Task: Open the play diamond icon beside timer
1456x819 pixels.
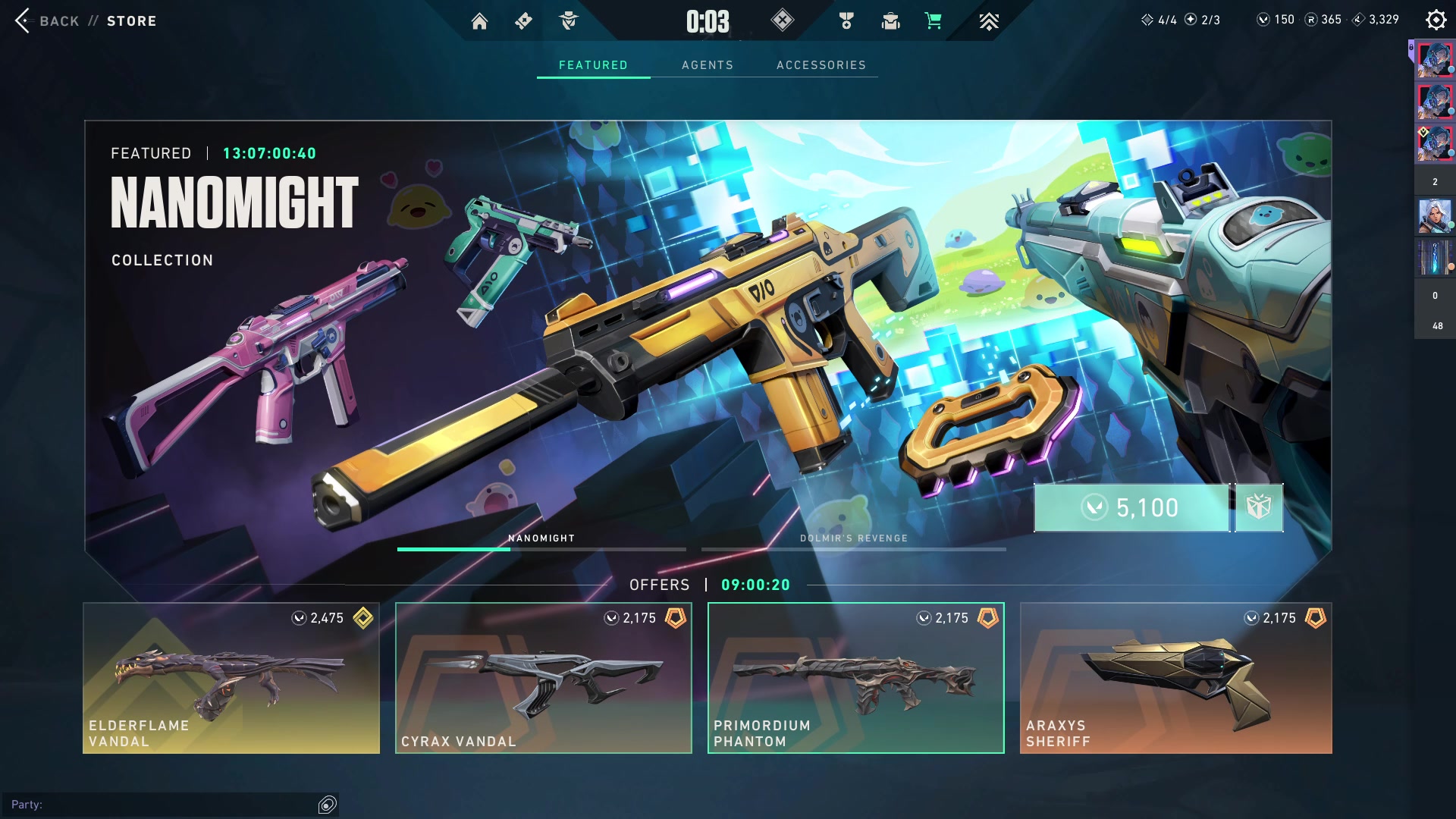Action: coord(782,20)
